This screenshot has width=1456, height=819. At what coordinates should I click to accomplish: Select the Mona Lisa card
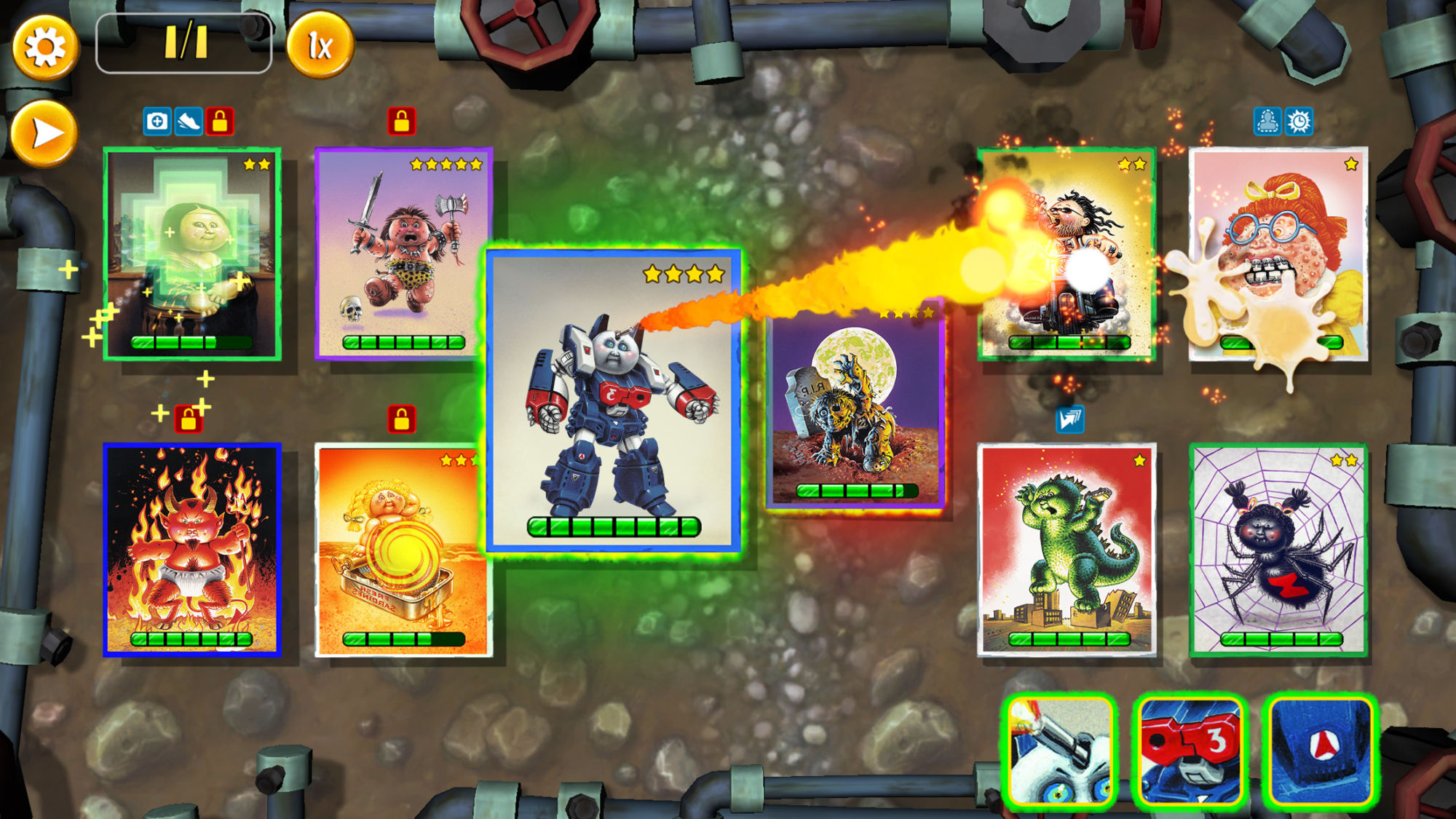pos(192,253)
